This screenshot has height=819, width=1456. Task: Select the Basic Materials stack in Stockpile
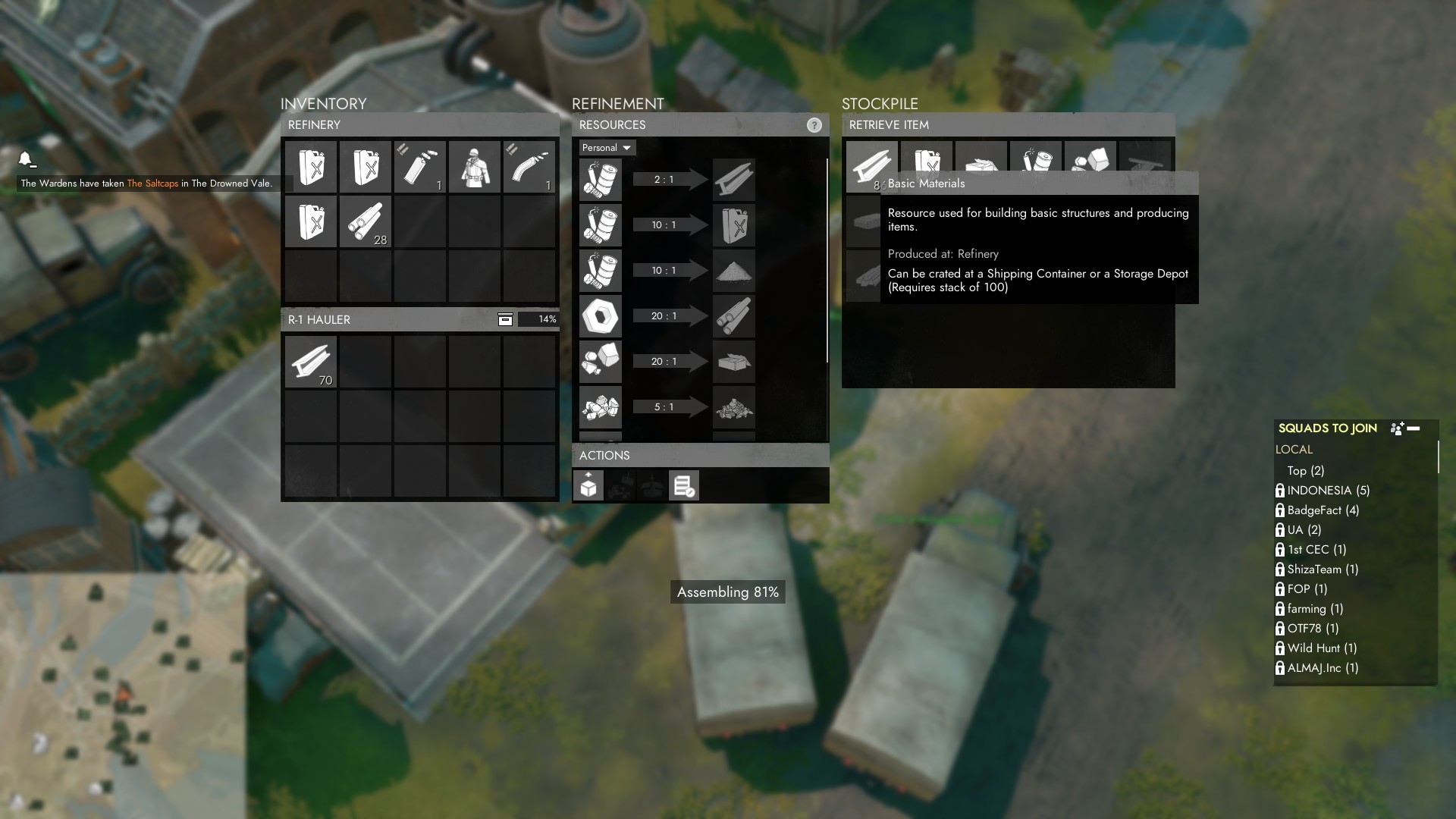872,165
